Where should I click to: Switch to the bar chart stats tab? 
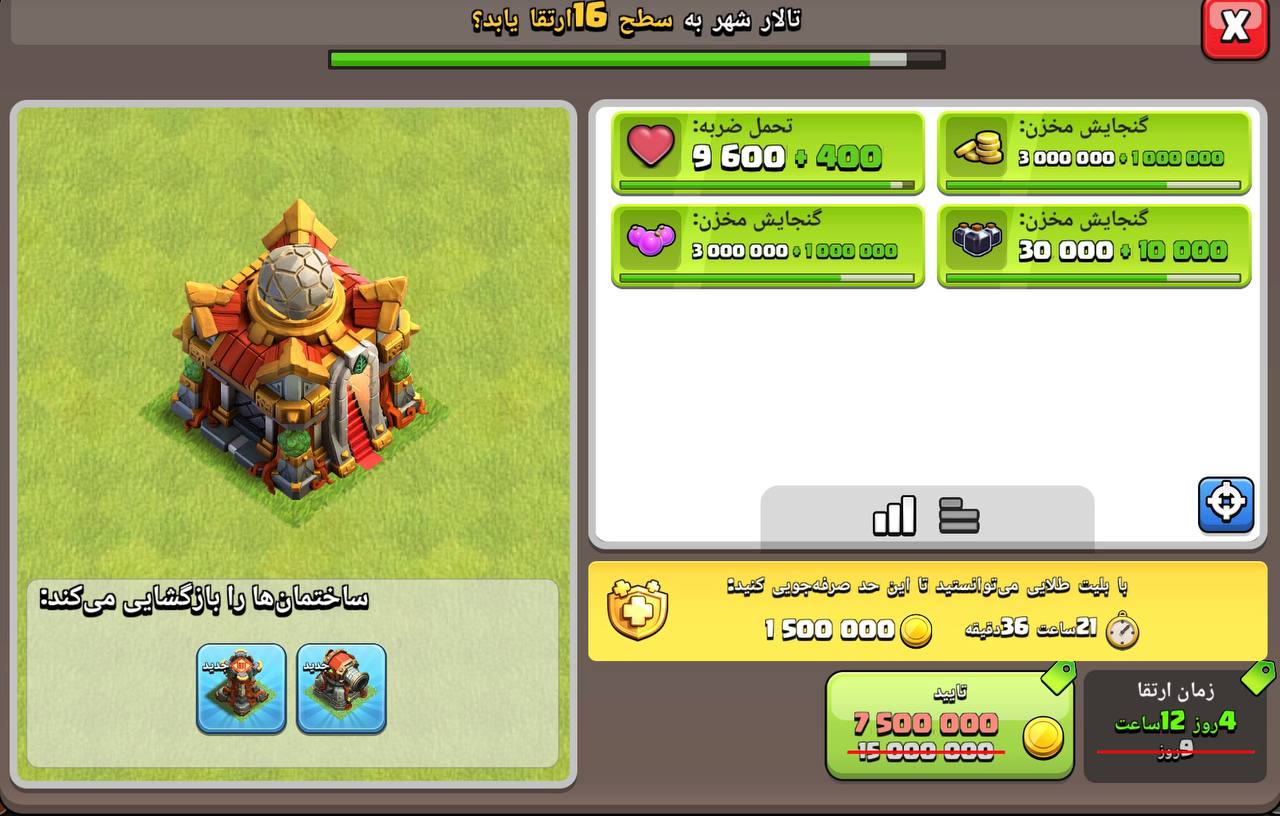pos(894,516)
